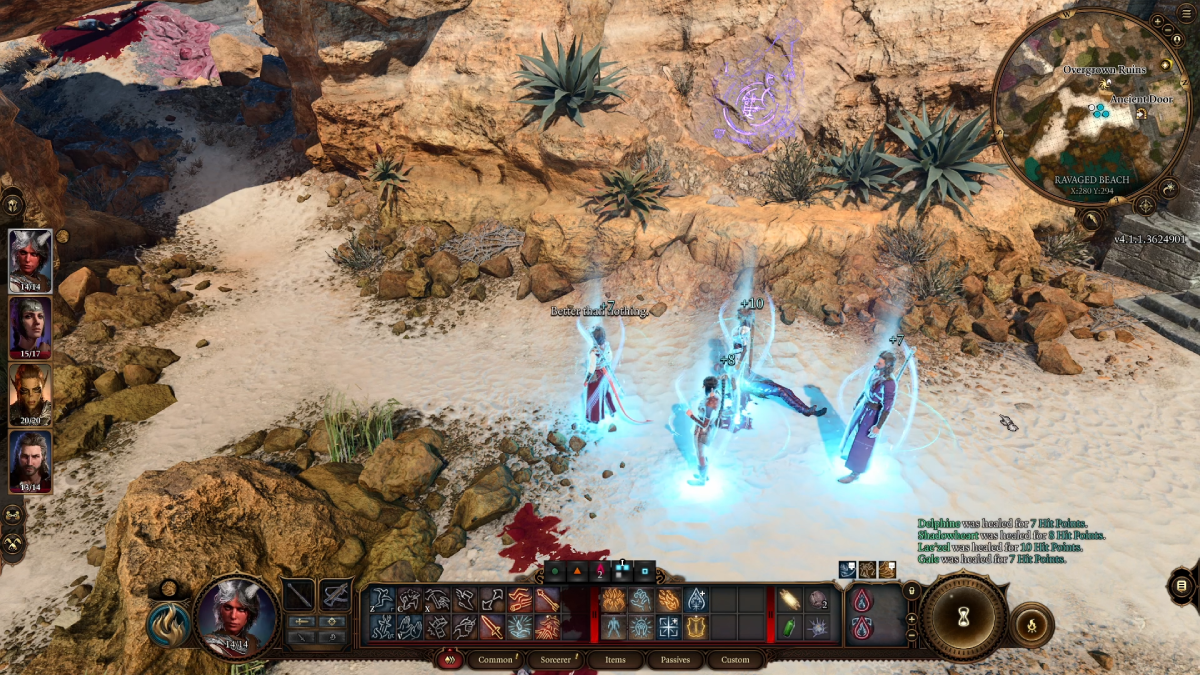
Task: Switch to the Custom hotbar tab
Action: (x=735, y=660)
